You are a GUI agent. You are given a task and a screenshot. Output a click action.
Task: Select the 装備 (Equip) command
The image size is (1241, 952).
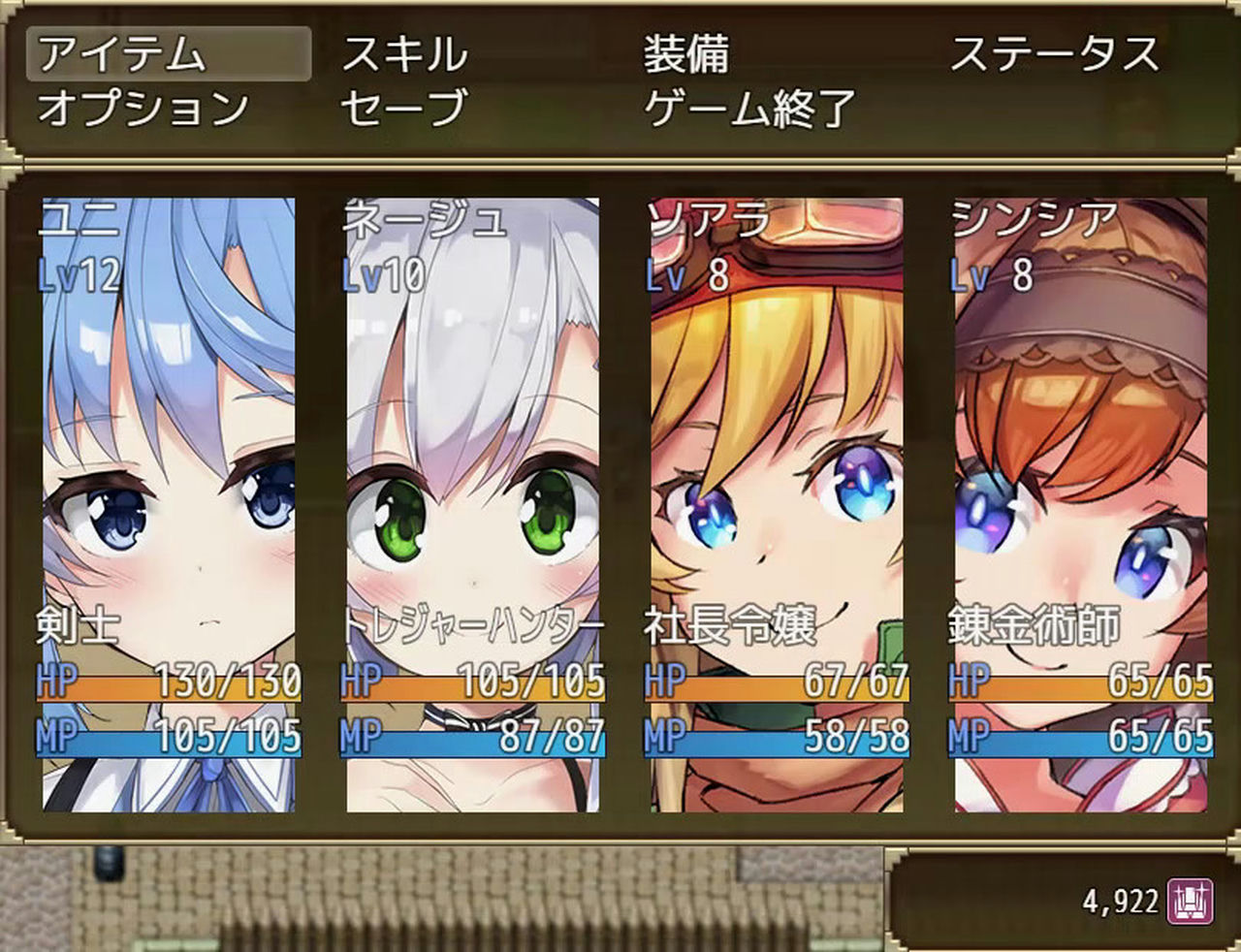[688, 56]
